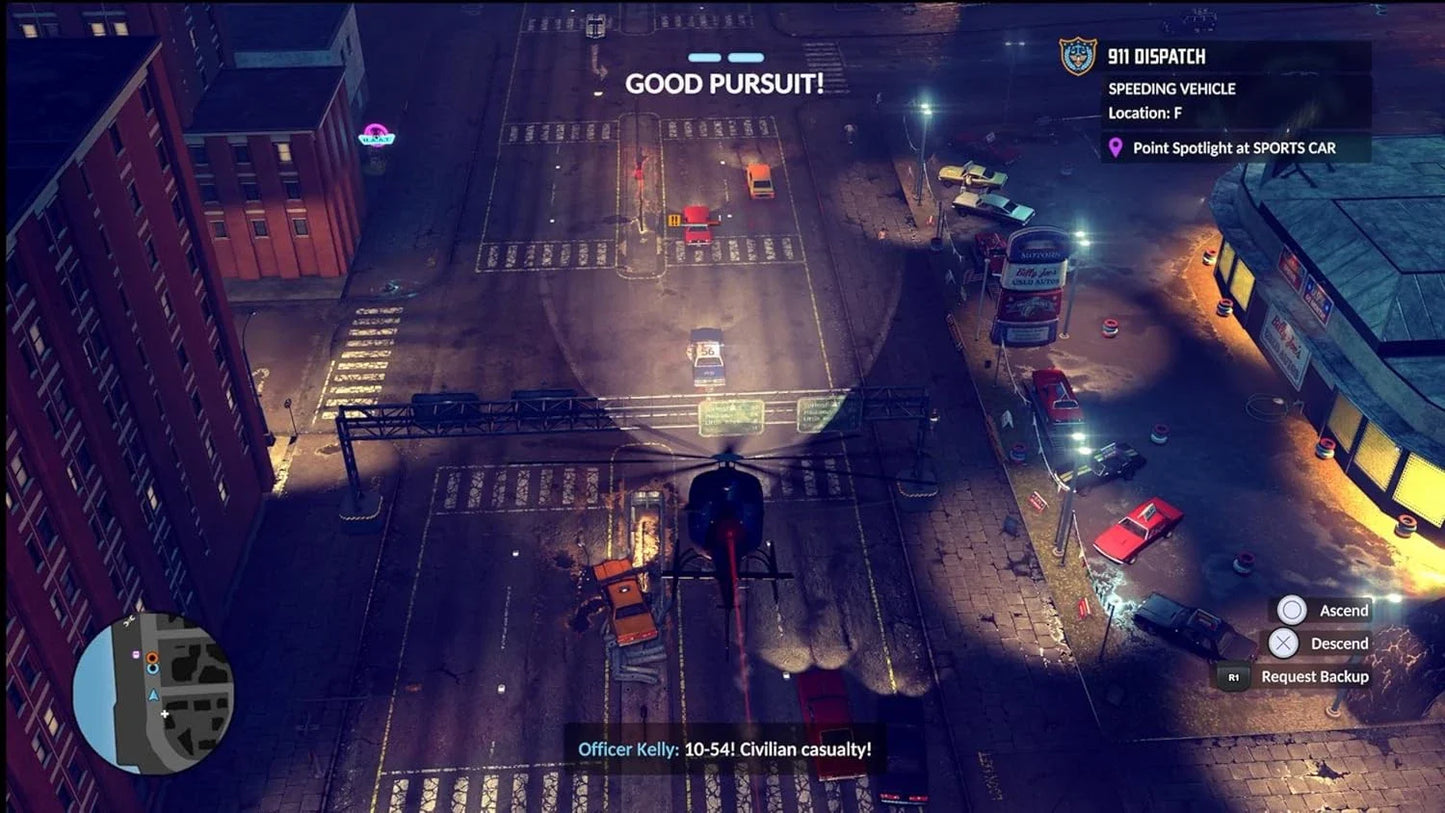Click the blue circle blip on the minimap
The image size is (1445, 813).
click(x=153, y=669)
